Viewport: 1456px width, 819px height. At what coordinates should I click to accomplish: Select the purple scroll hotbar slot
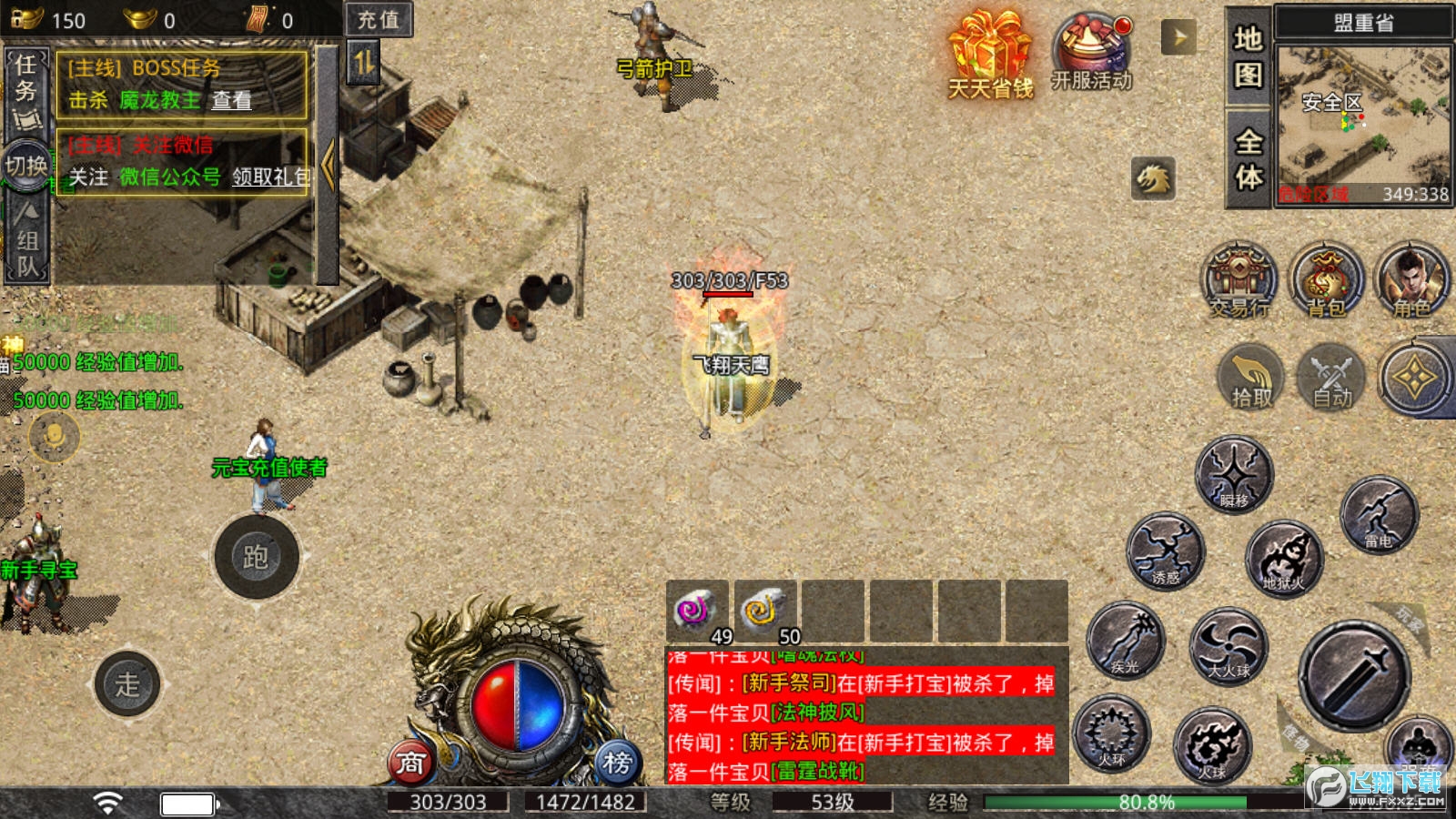697,611
